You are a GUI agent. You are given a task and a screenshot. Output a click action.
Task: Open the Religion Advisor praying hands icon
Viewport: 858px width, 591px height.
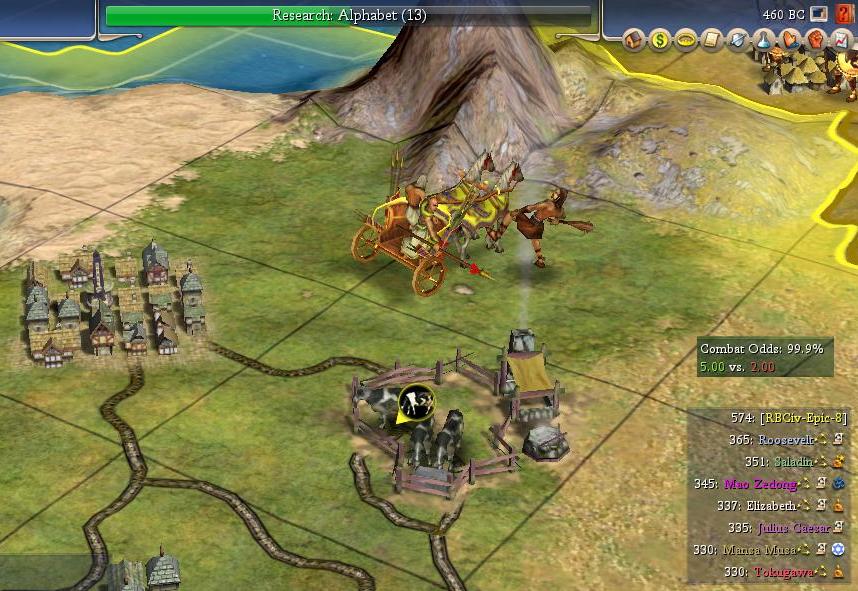[x=789, y=40]
